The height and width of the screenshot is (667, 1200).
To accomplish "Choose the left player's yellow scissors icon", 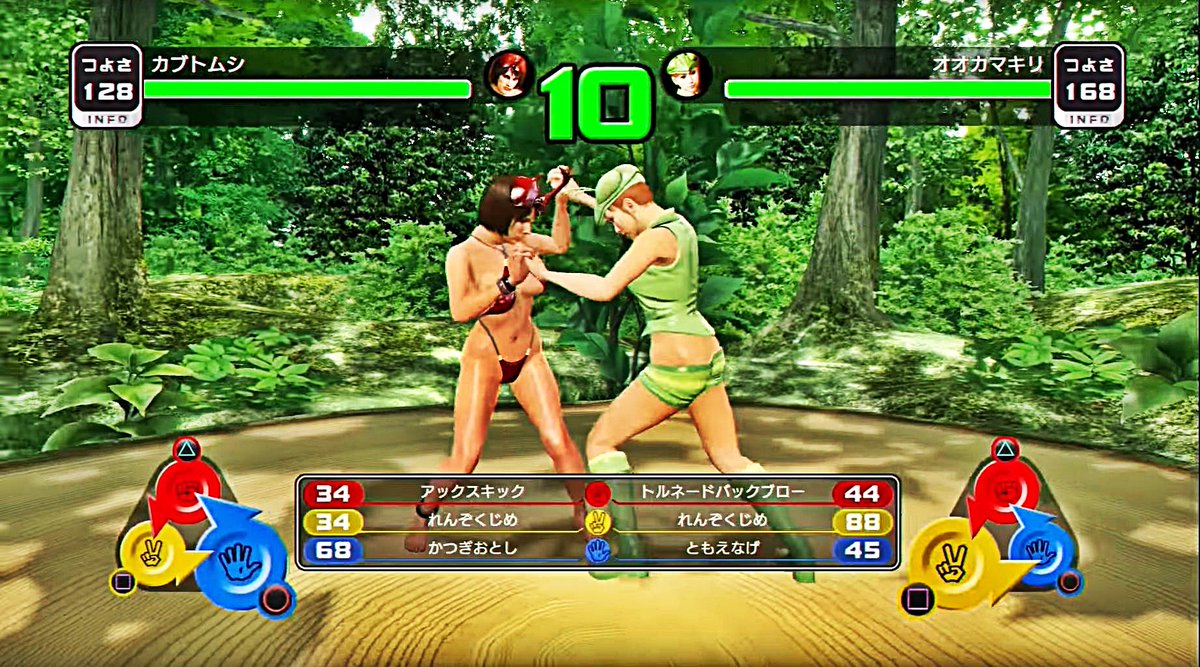I will pyautogui.click(x=152, y=551).
